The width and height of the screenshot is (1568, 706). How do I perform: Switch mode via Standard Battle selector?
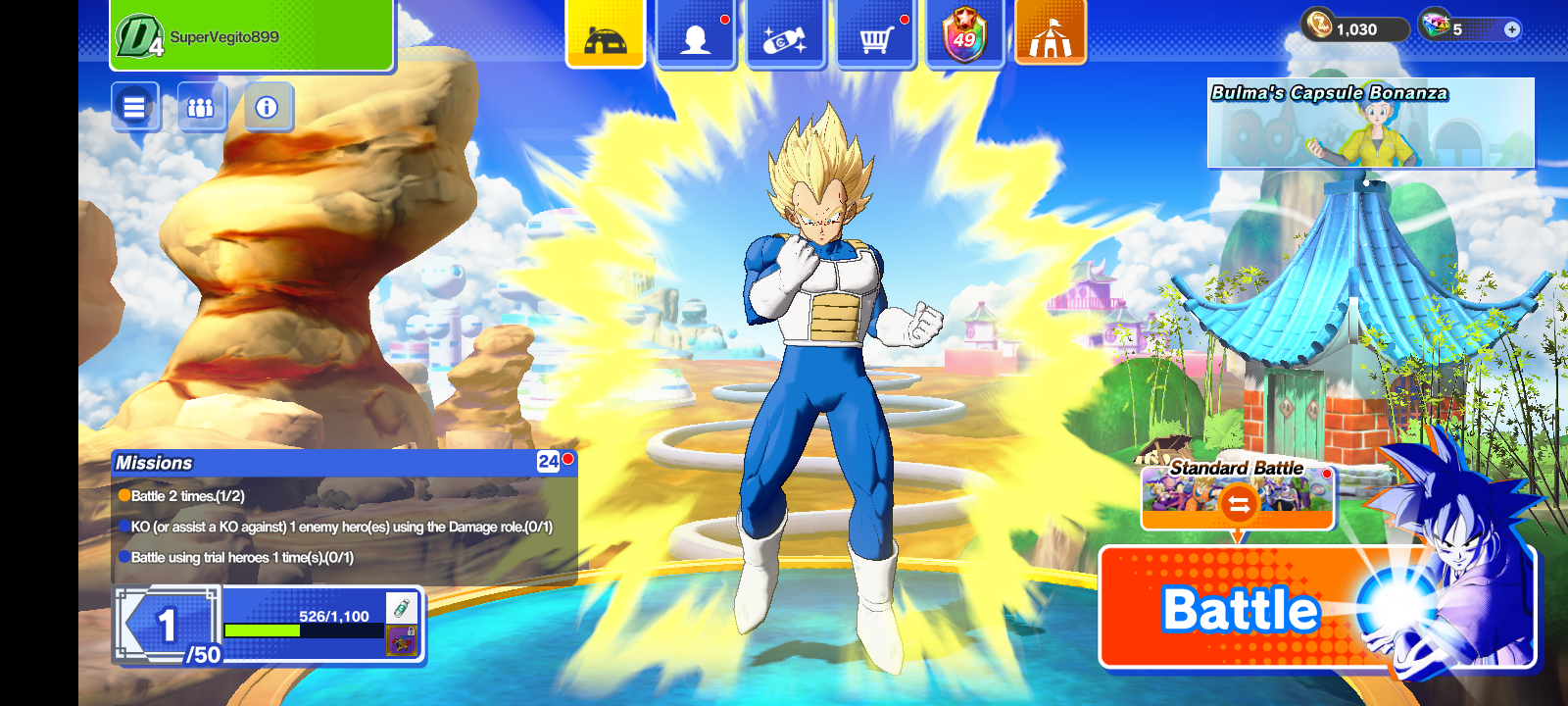click(1238, 495)
